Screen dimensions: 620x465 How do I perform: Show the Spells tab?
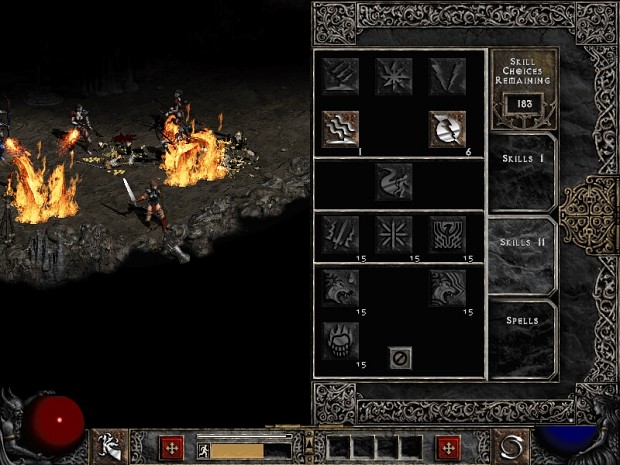(x=520, y=321)
